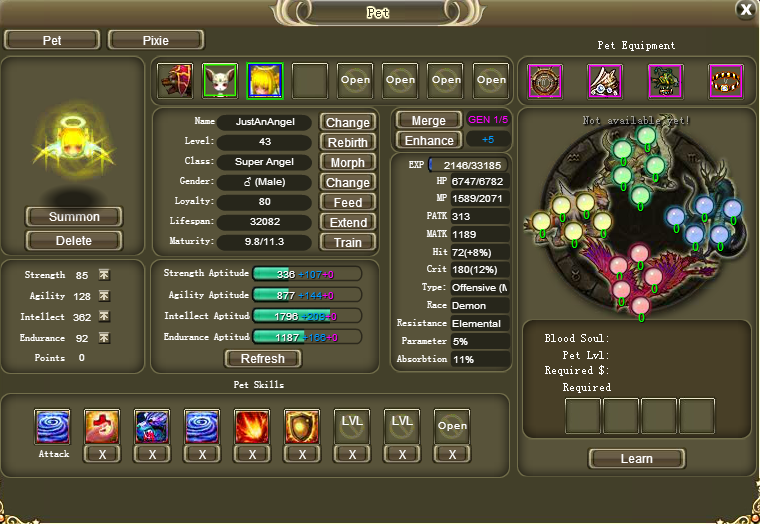Select the Pet tab
This screenshot has width=760, height=524.
coord(51,40)
